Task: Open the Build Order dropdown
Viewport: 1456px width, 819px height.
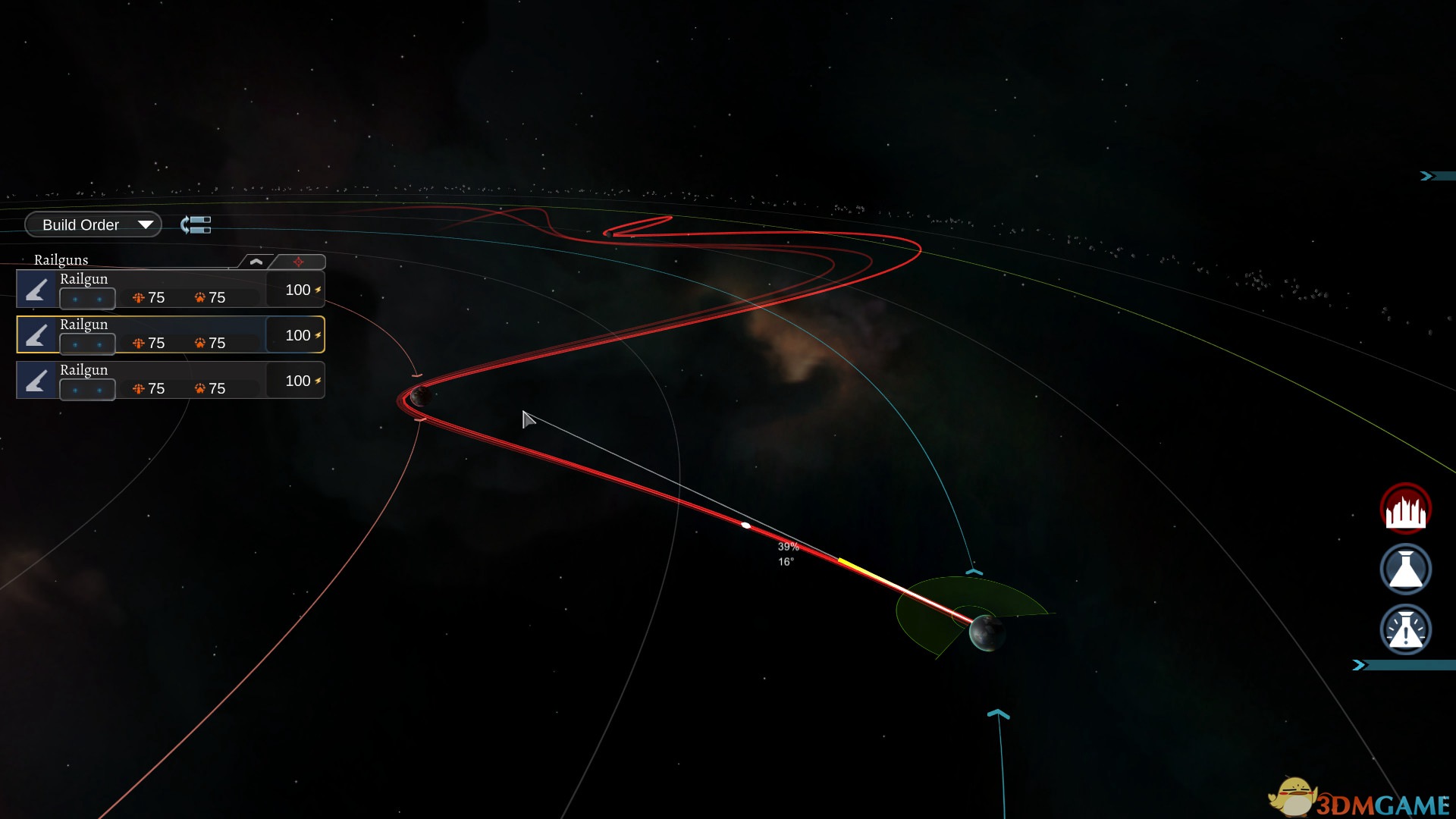Action: coord(93,224)
